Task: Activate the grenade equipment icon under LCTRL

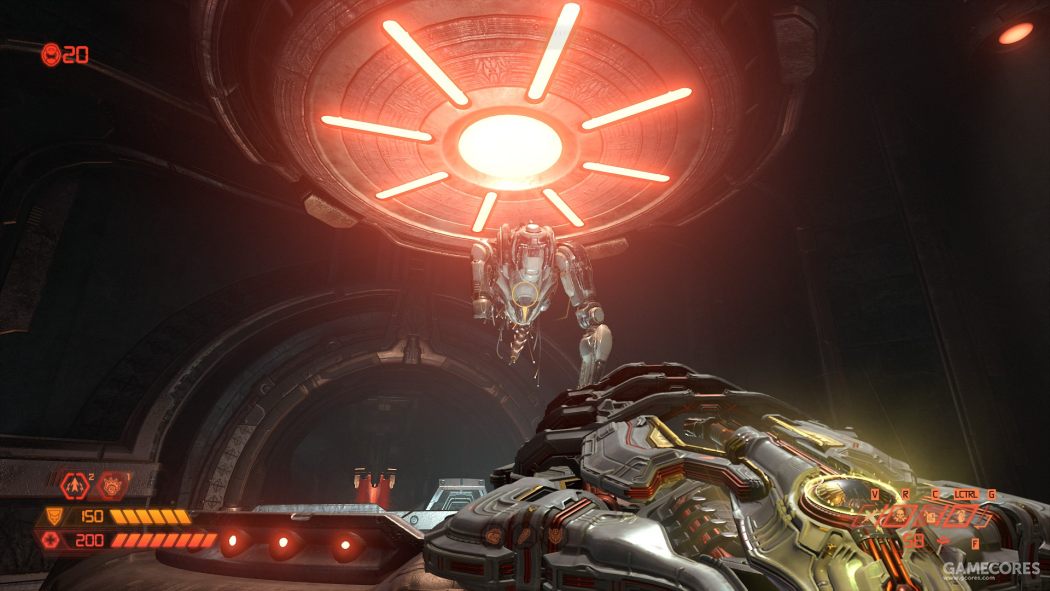Action: (x=961, y=516)
